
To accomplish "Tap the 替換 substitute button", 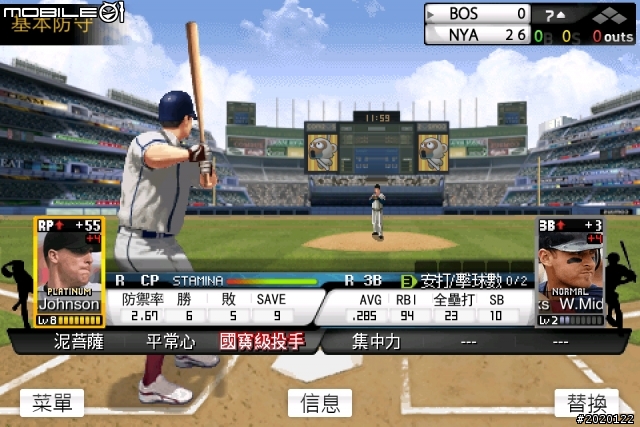I will point(587,402).
